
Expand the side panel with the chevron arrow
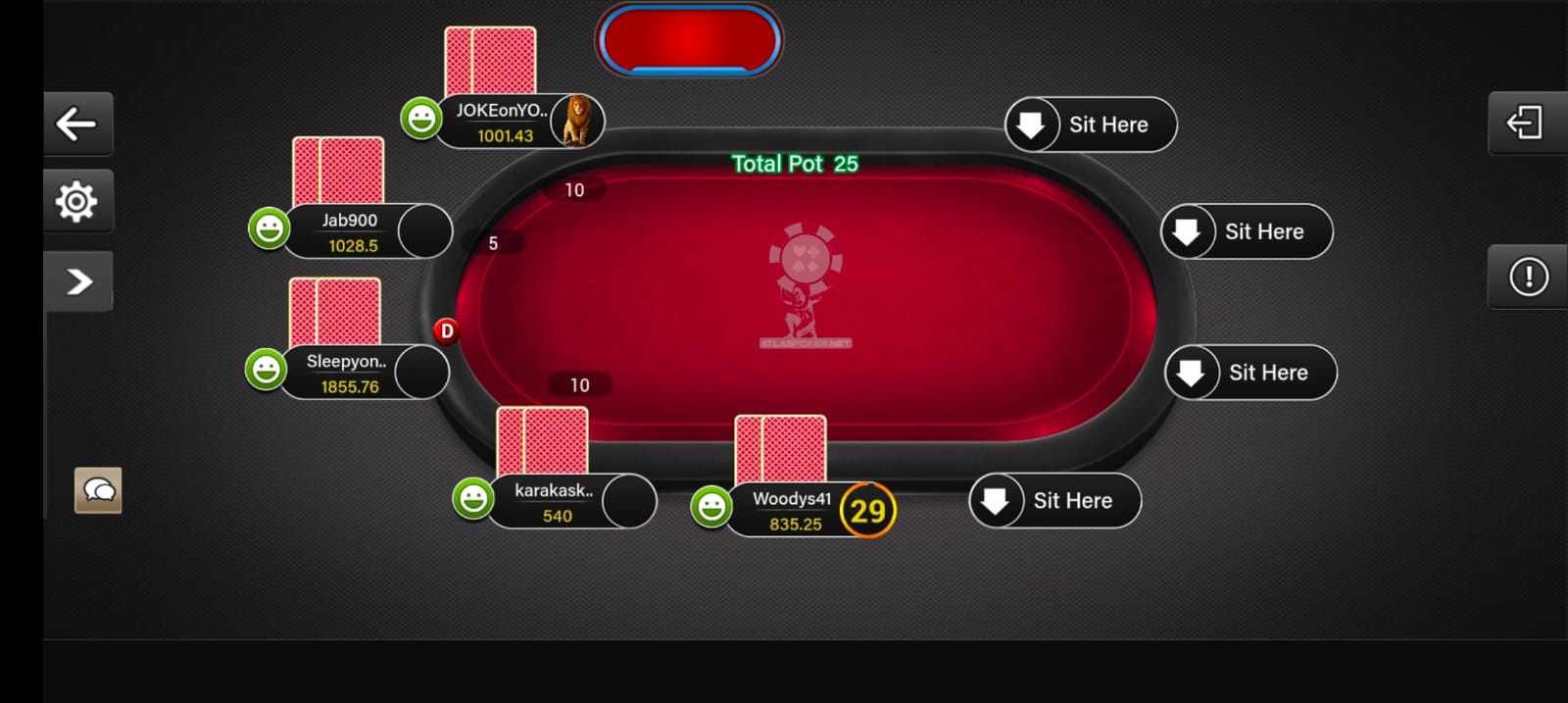click(78, 281)
